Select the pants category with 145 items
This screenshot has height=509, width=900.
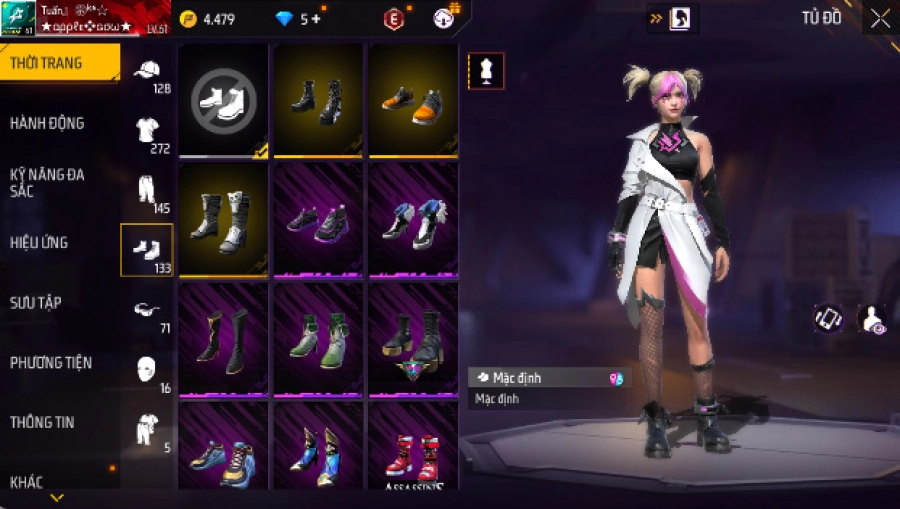148,192
